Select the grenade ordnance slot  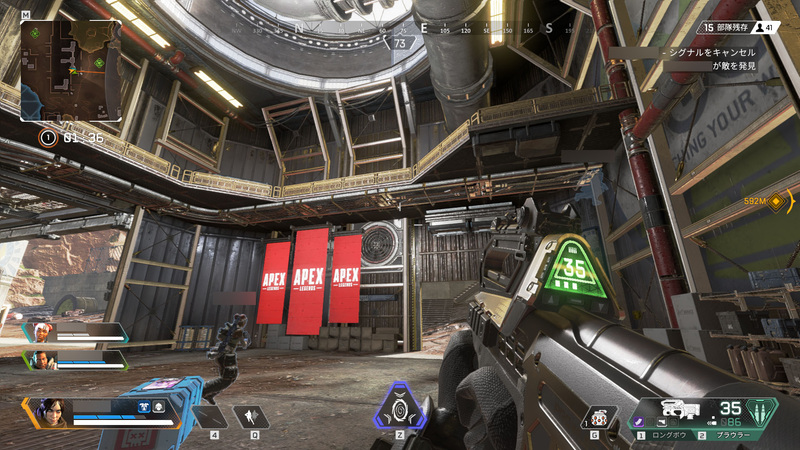tap(598, 416)
